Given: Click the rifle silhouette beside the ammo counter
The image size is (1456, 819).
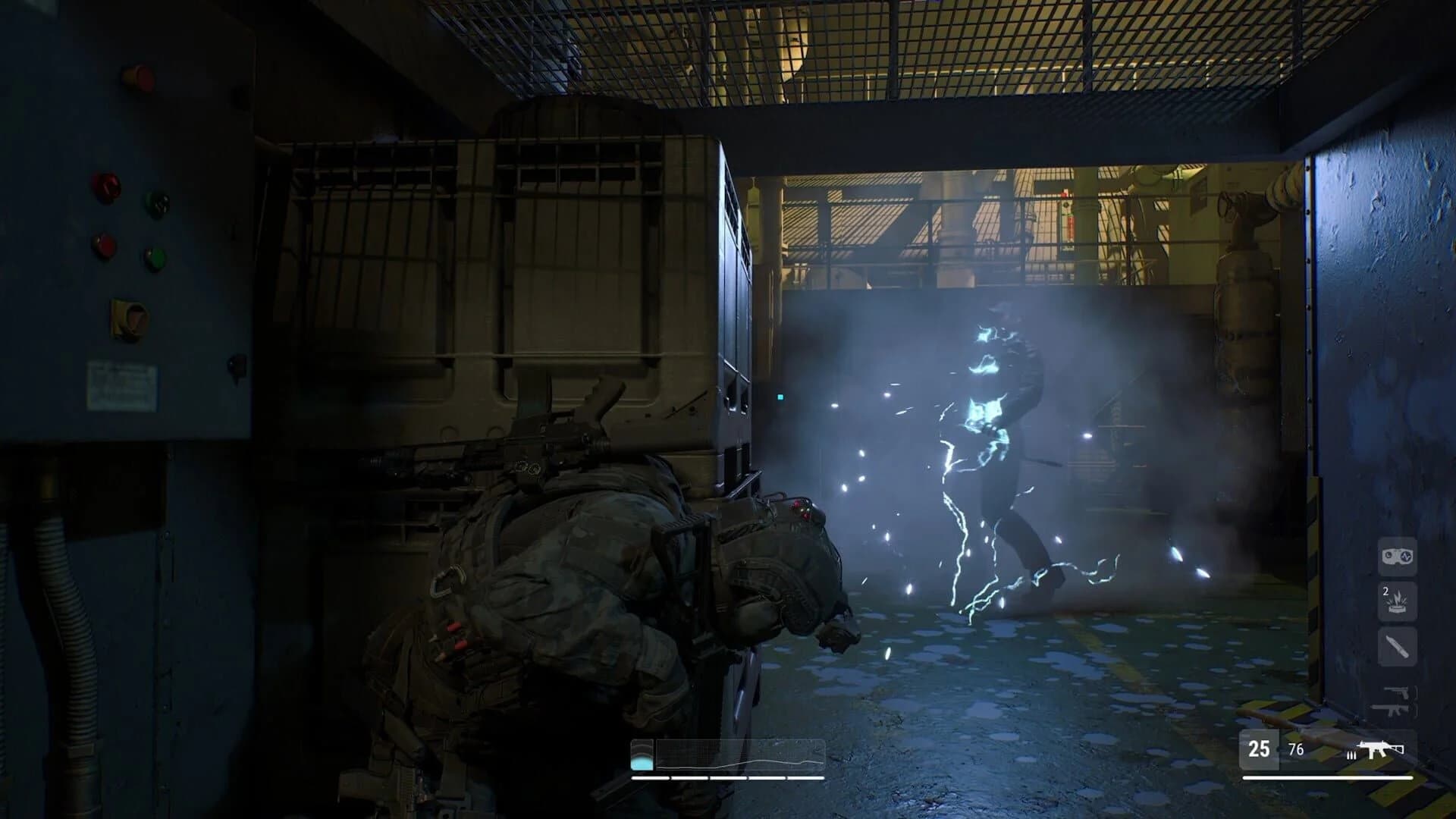Looking at the screenshot, I should pos(1379,748).
